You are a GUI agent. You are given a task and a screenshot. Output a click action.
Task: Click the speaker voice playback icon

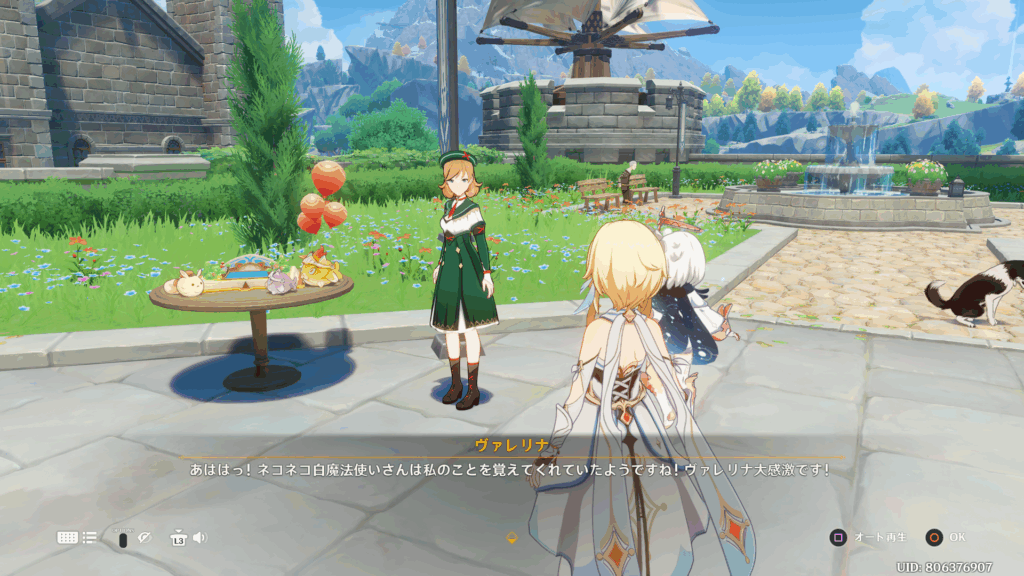click(x=199, y=538)
